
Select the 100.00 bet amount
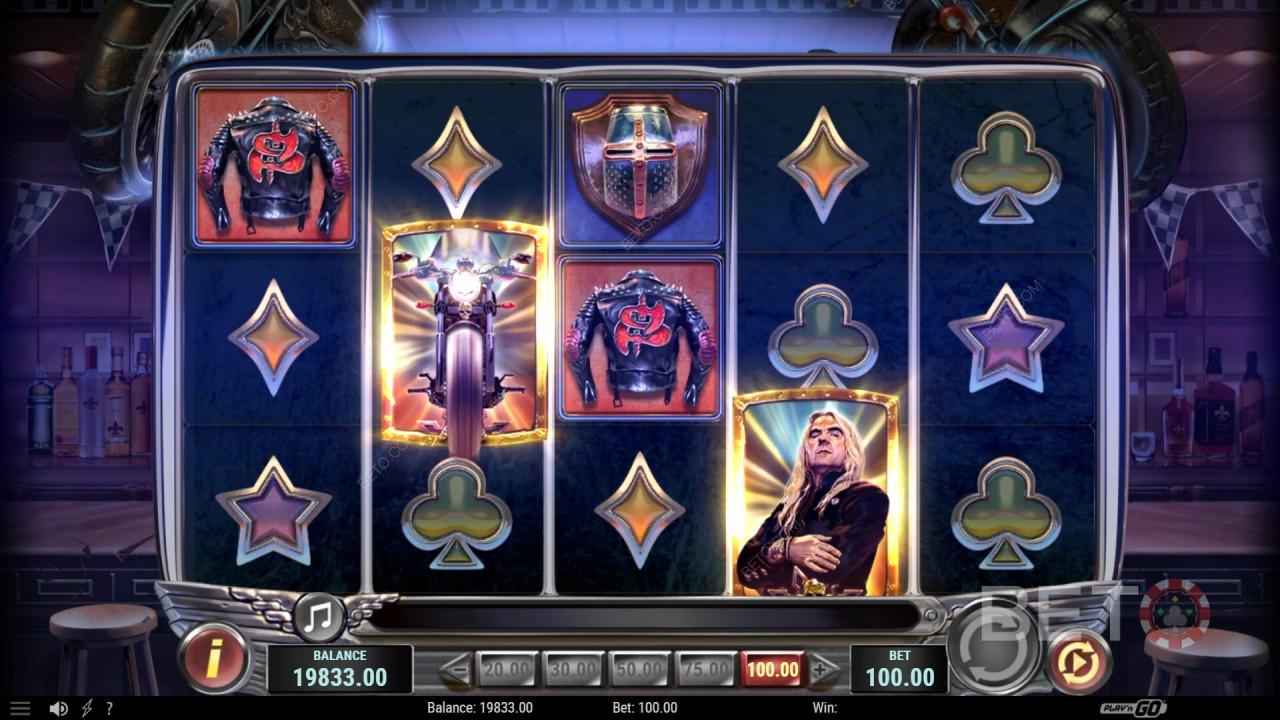pos(772,670)
